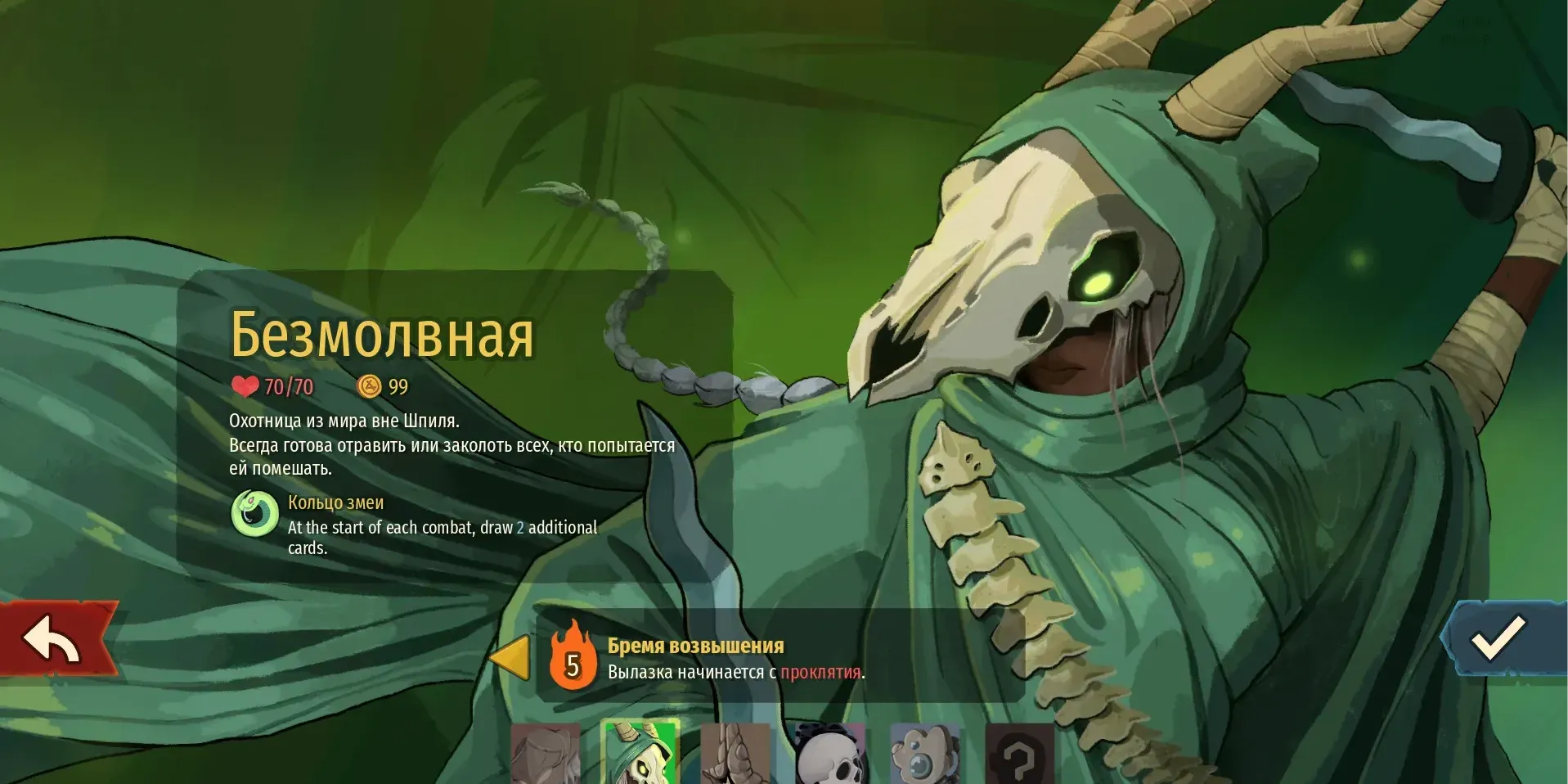Viewport: 1568px width, 784px height.
Task: Confirm character with the checkmark button
Action: 1499,638
